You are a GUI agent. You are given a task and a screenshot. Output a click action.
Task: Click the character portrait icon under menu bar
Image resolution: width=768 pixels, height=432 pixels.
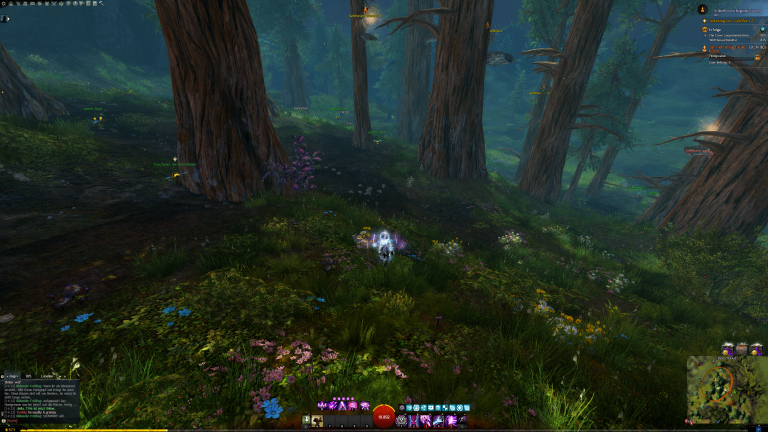(5, 18)
